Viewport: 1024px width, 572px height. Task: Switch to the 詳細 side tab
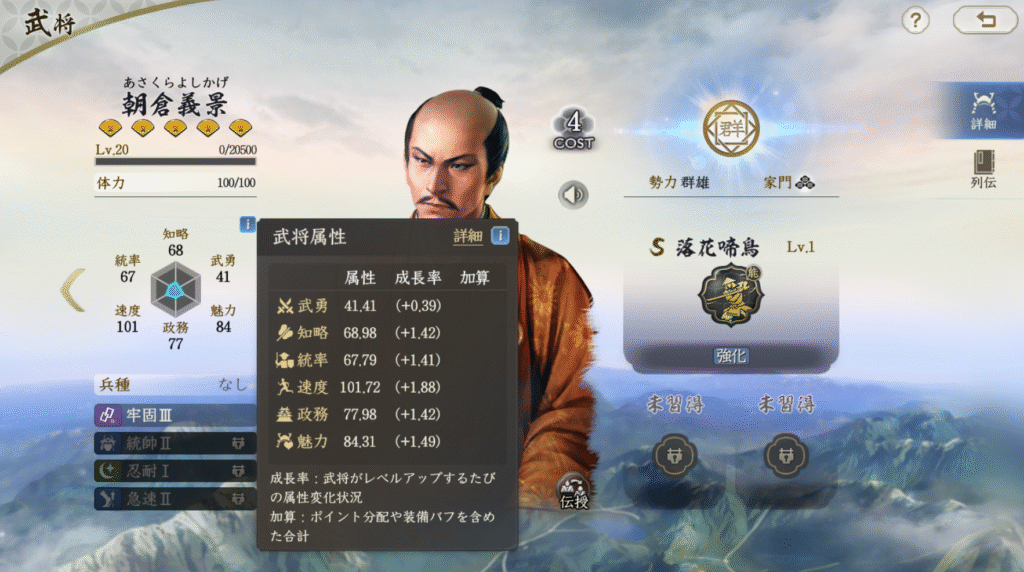coord(983,111)
